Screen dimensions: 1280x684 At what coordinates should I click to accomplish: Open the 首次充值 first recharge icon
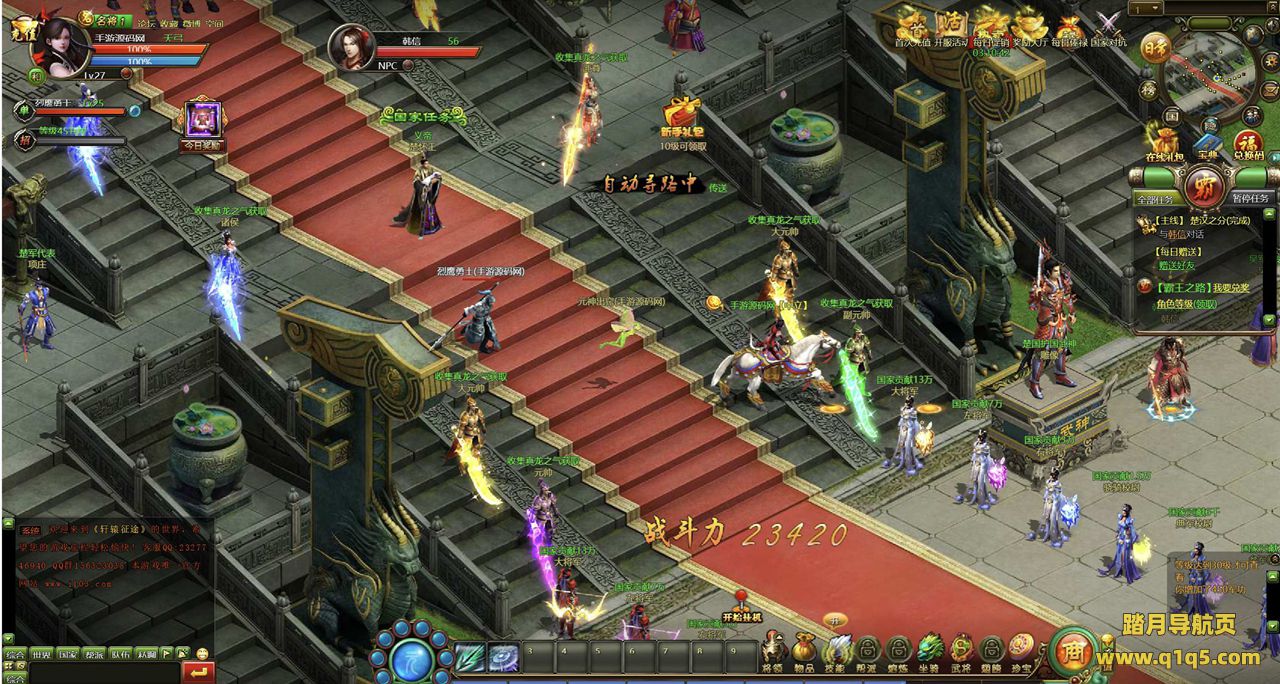(x=911, y=27)
